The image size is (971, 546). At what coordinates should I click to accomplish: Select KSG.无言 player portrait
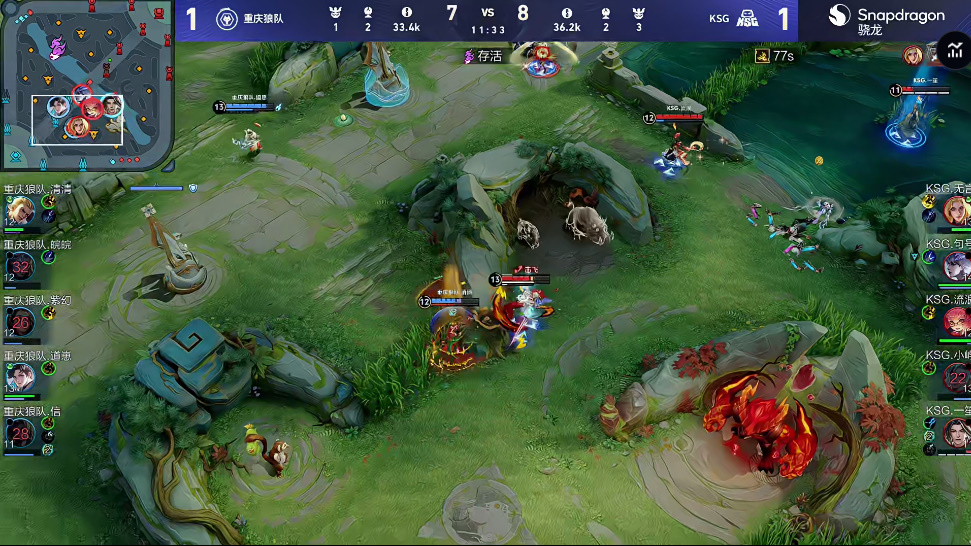click(x=955, y=211)
